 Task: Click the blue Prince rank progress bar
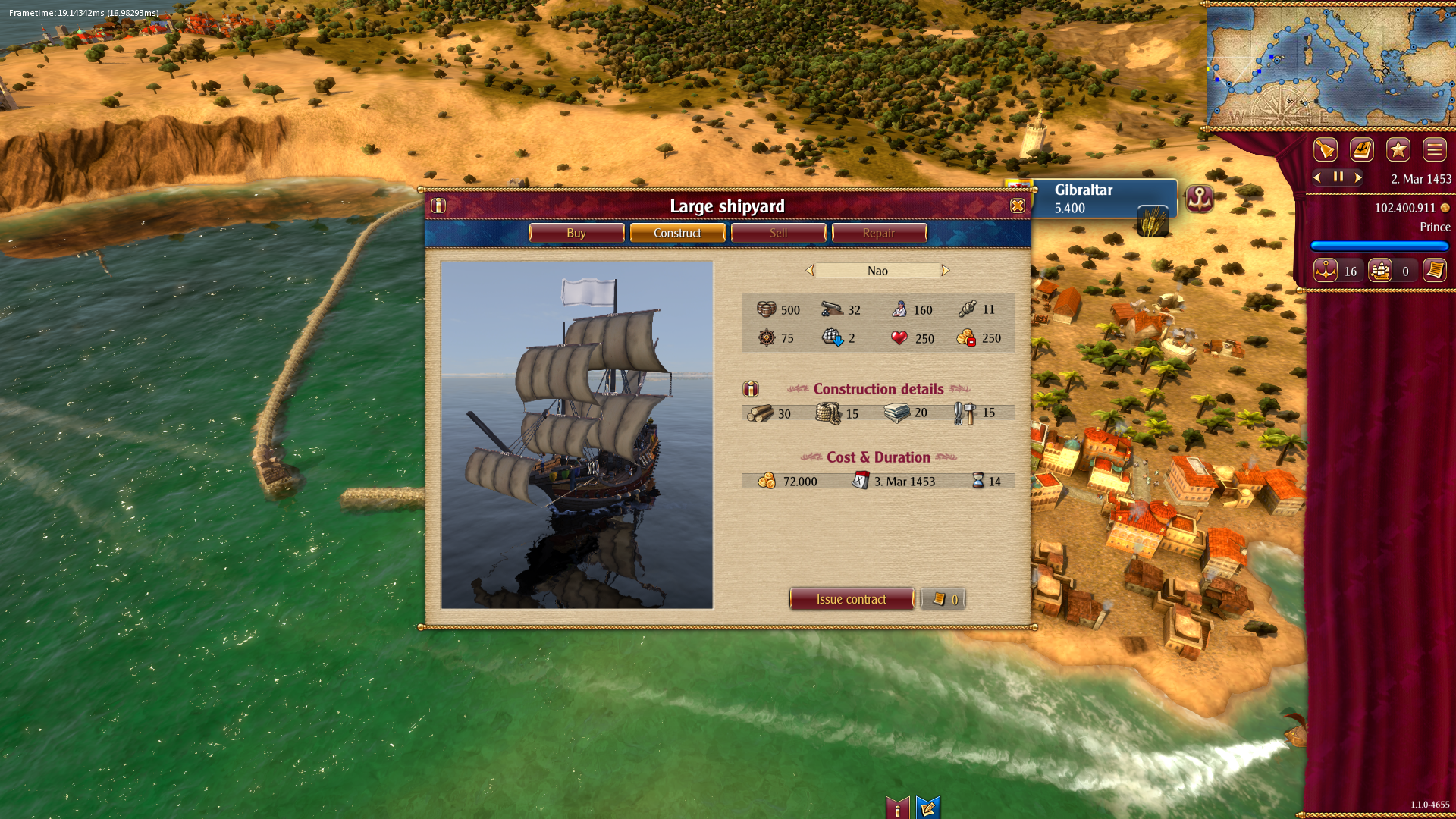pos(1379,246)
